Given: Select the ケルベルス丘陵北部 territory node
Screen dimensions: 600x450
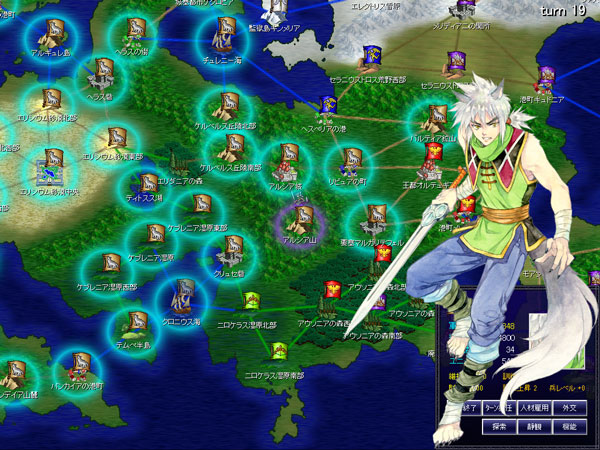Looking at the screenshot, I should click(229, 106).
